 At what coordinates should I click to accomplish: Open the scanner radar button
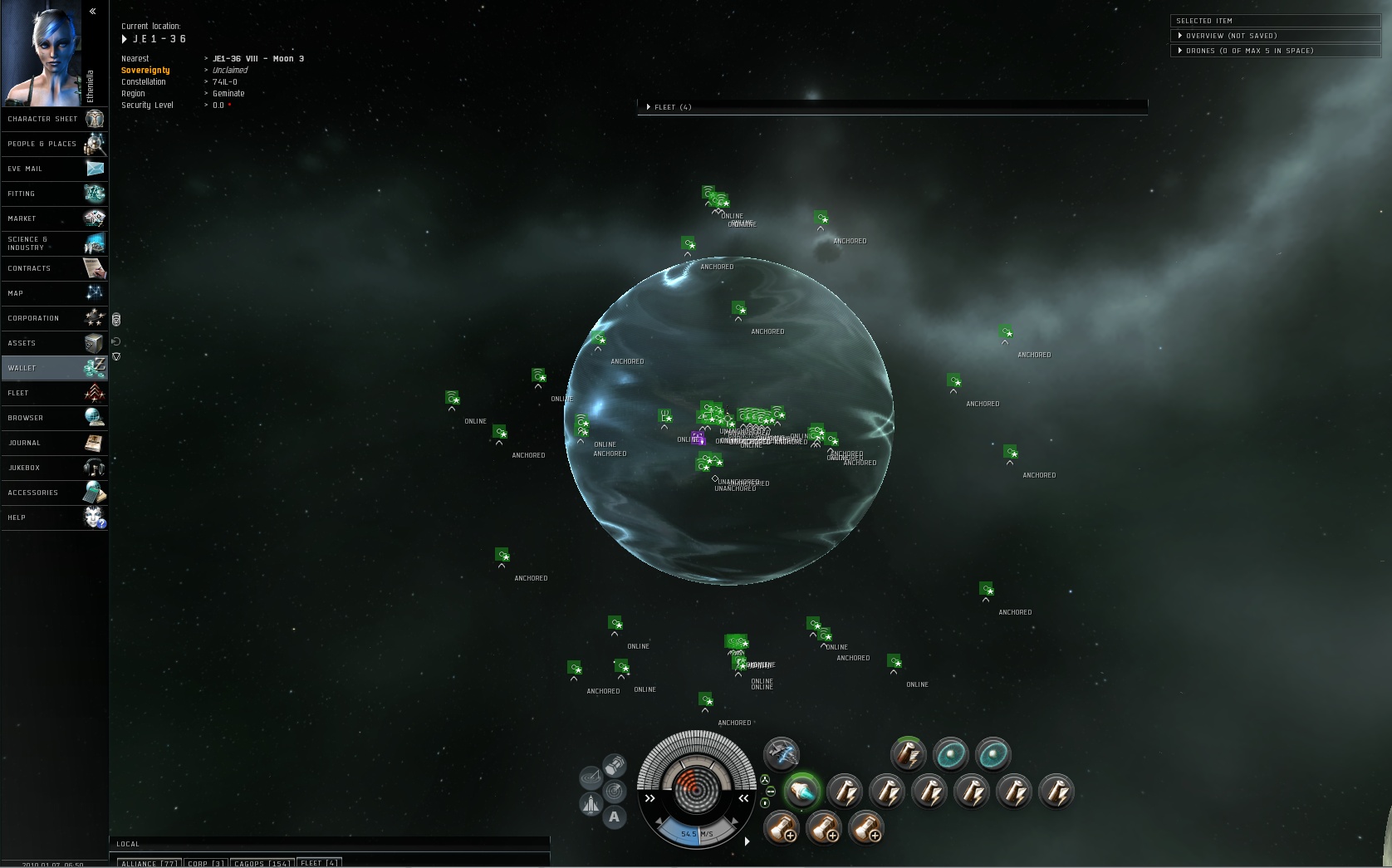tap(615, 790)
